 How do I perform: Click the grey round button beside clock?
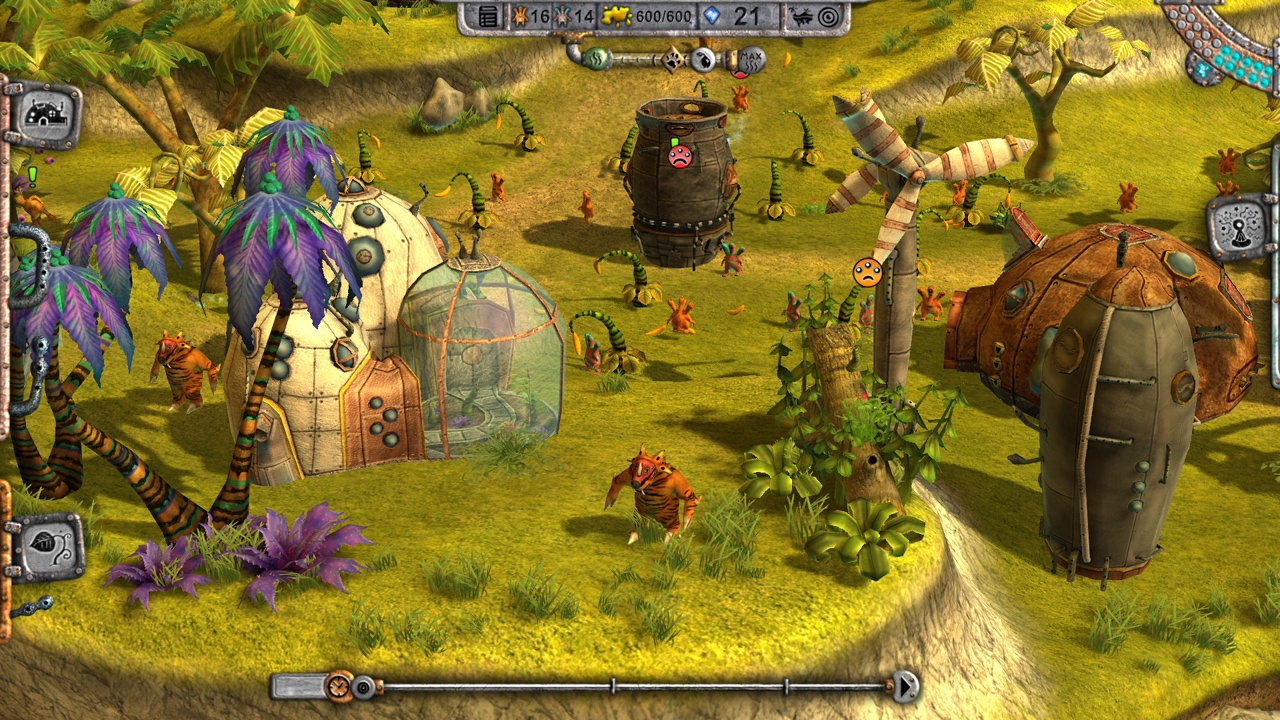(365, 687)
